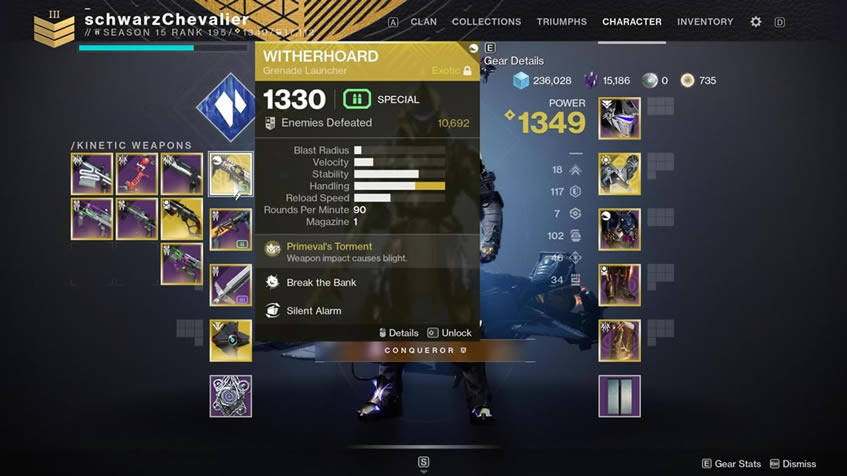This screenshot has height=476, width=847.
Task: Choose the equipped energy weapon slot
Action: [x=231, y=229]
